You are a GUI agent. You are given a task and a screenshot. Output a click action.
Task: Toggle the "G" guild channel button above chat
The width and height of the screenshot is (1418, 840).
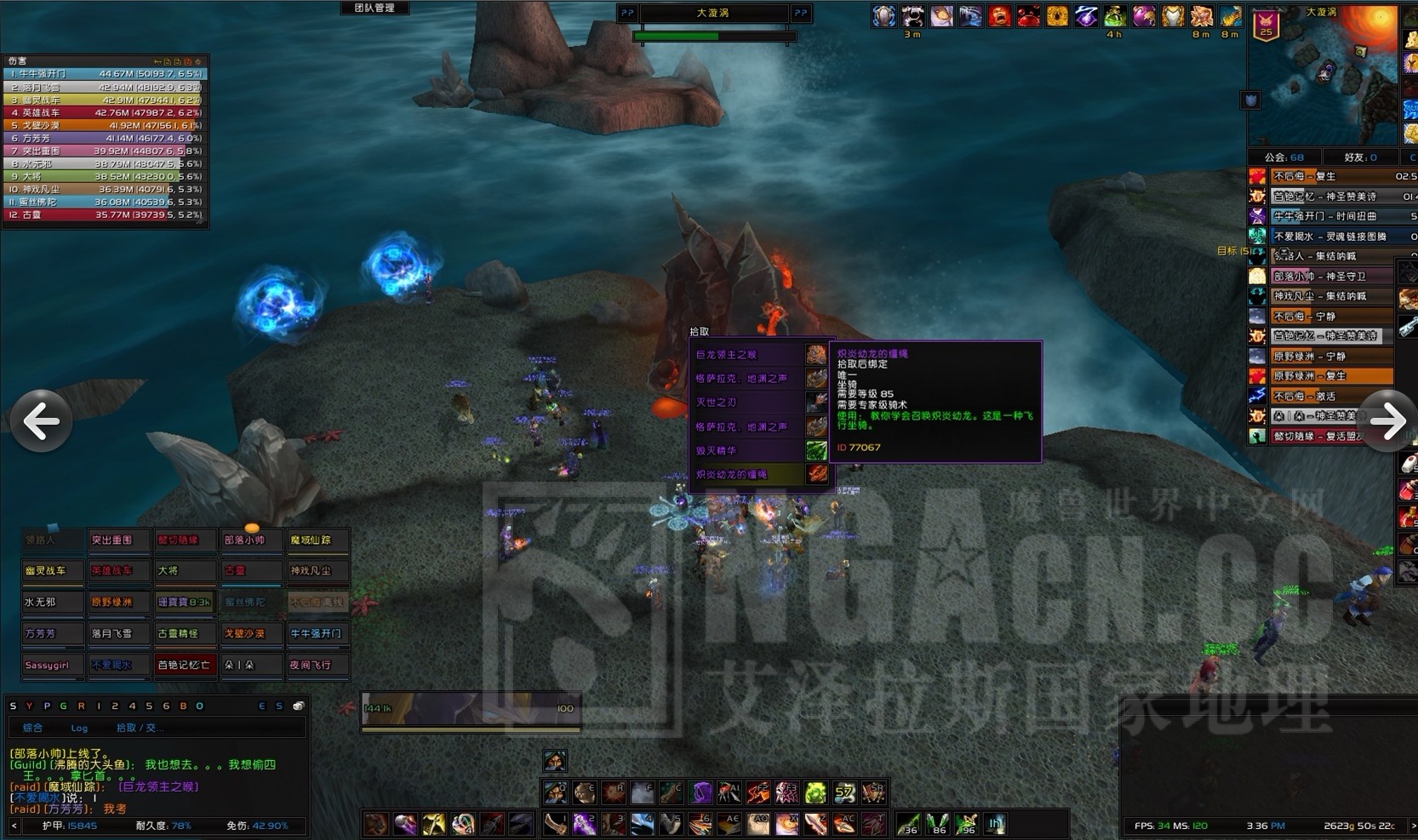[x=63, y=706]
